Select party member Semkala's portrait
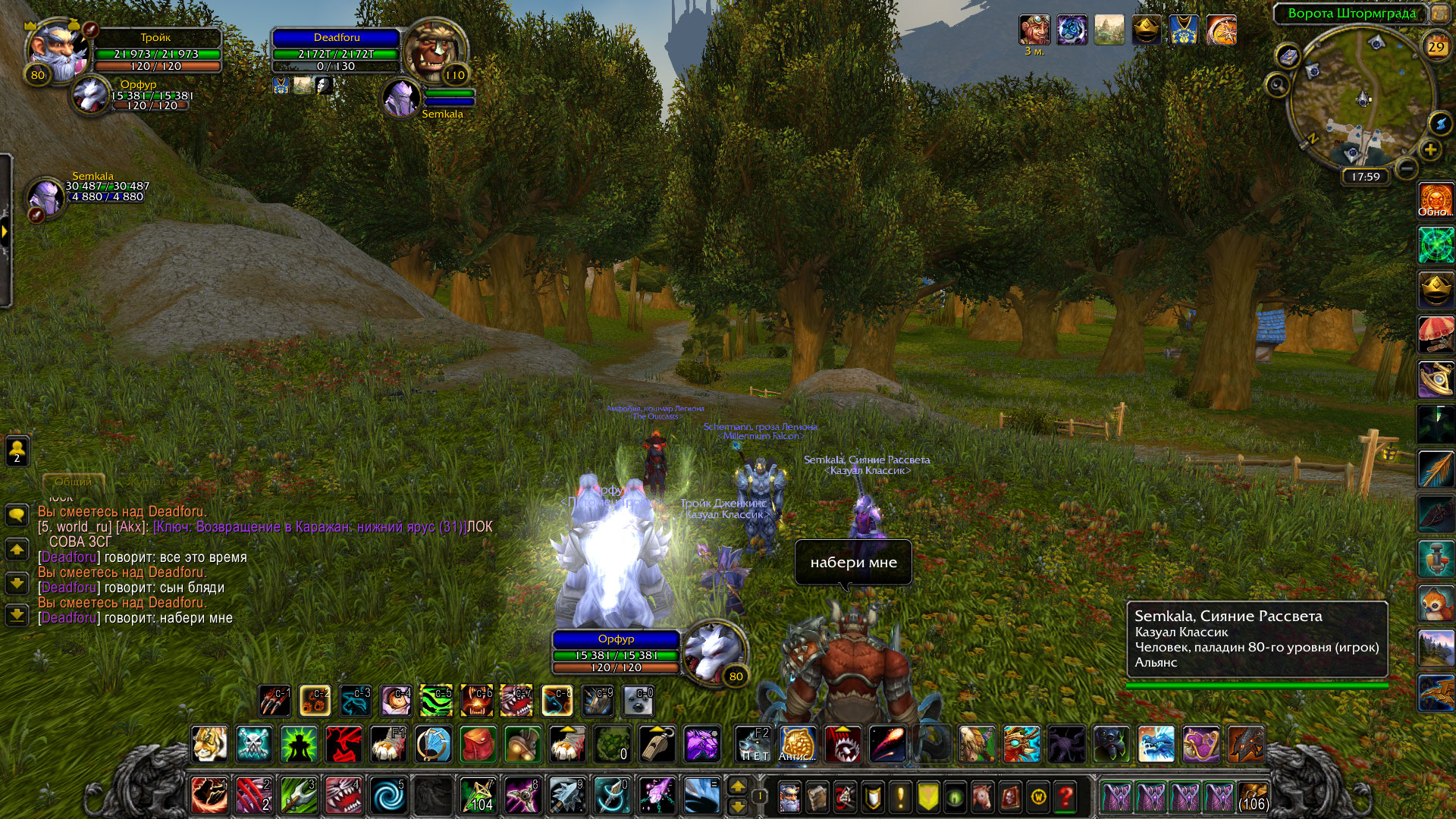The image size is (1456, 819). (x=45, y=196)
